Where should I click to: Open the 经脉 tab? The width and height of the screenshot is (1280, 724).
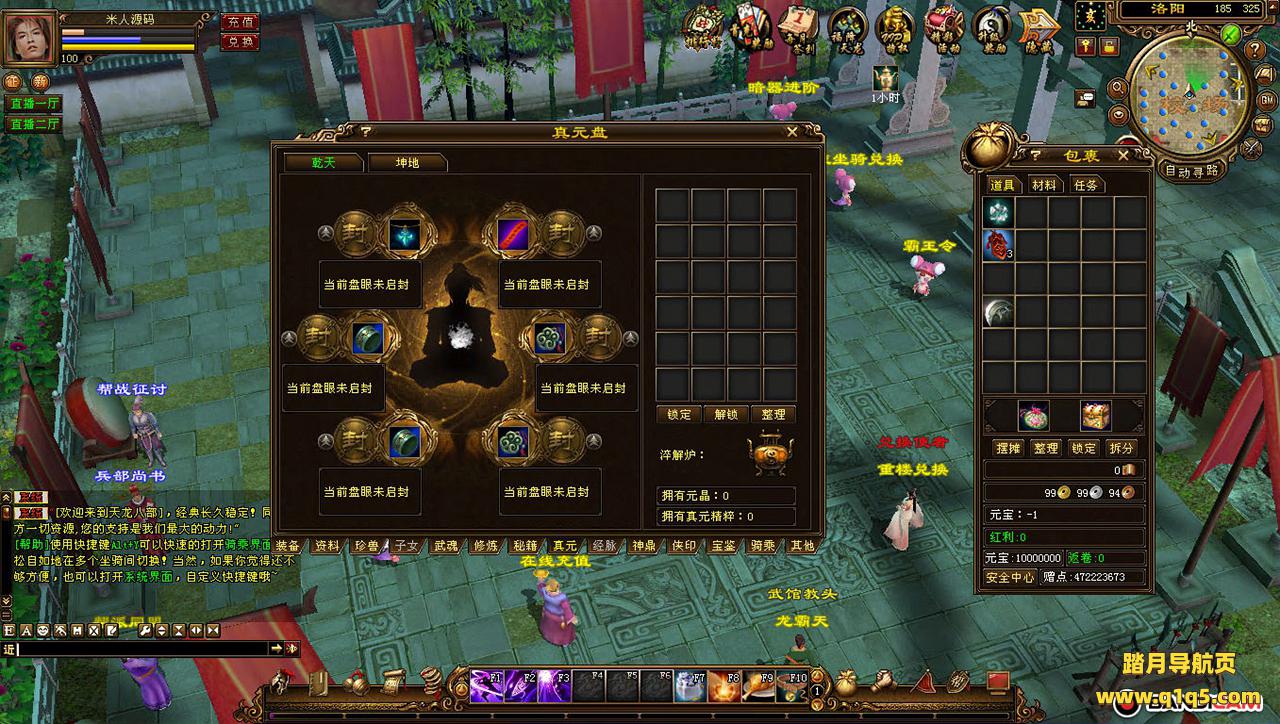604,546
